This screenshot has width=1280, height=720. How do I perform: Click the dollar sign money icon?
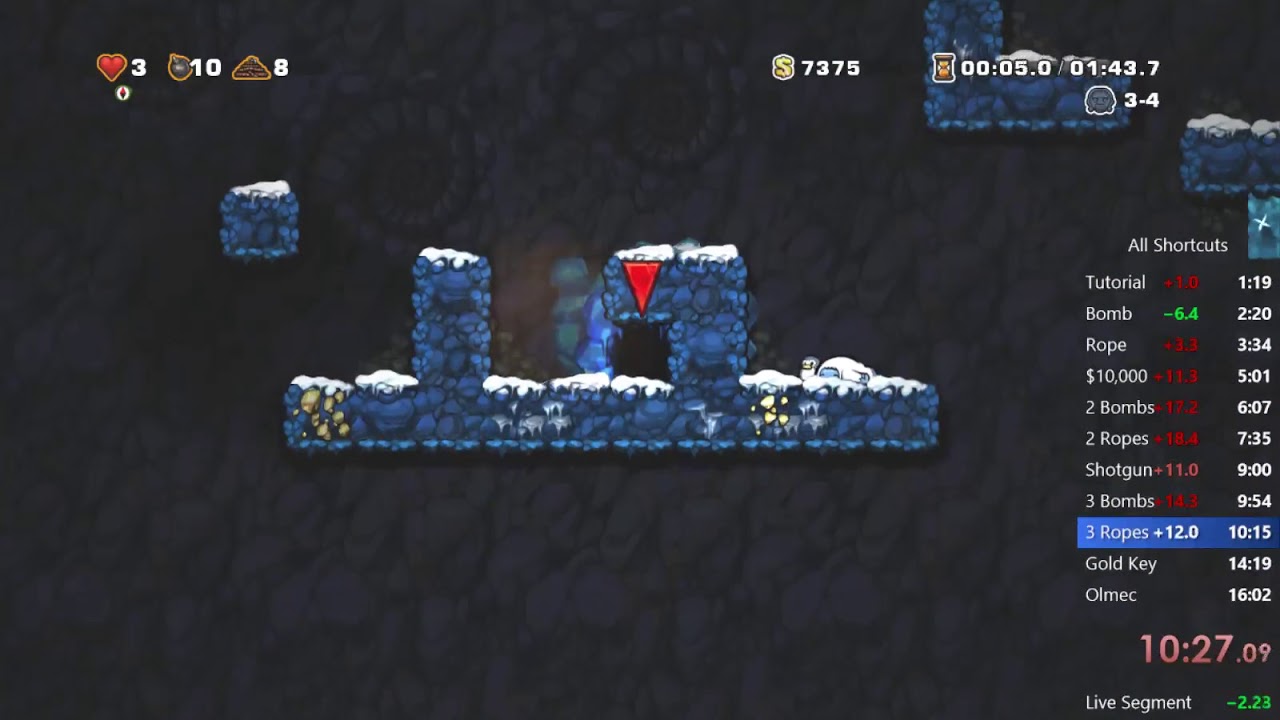(x=783, y=68)
